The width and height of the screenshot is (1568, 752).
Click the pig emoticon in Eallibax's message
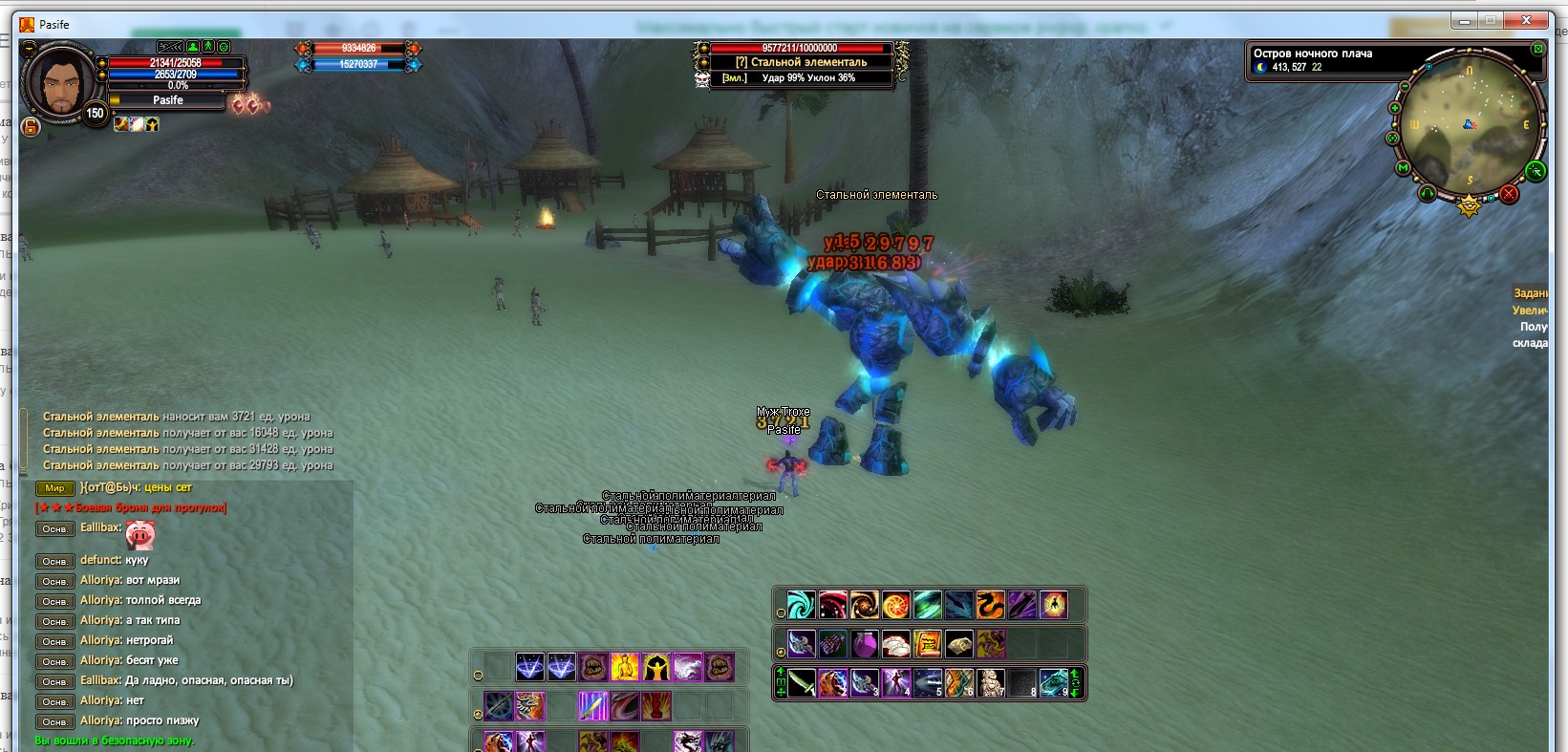coord(139,535)
